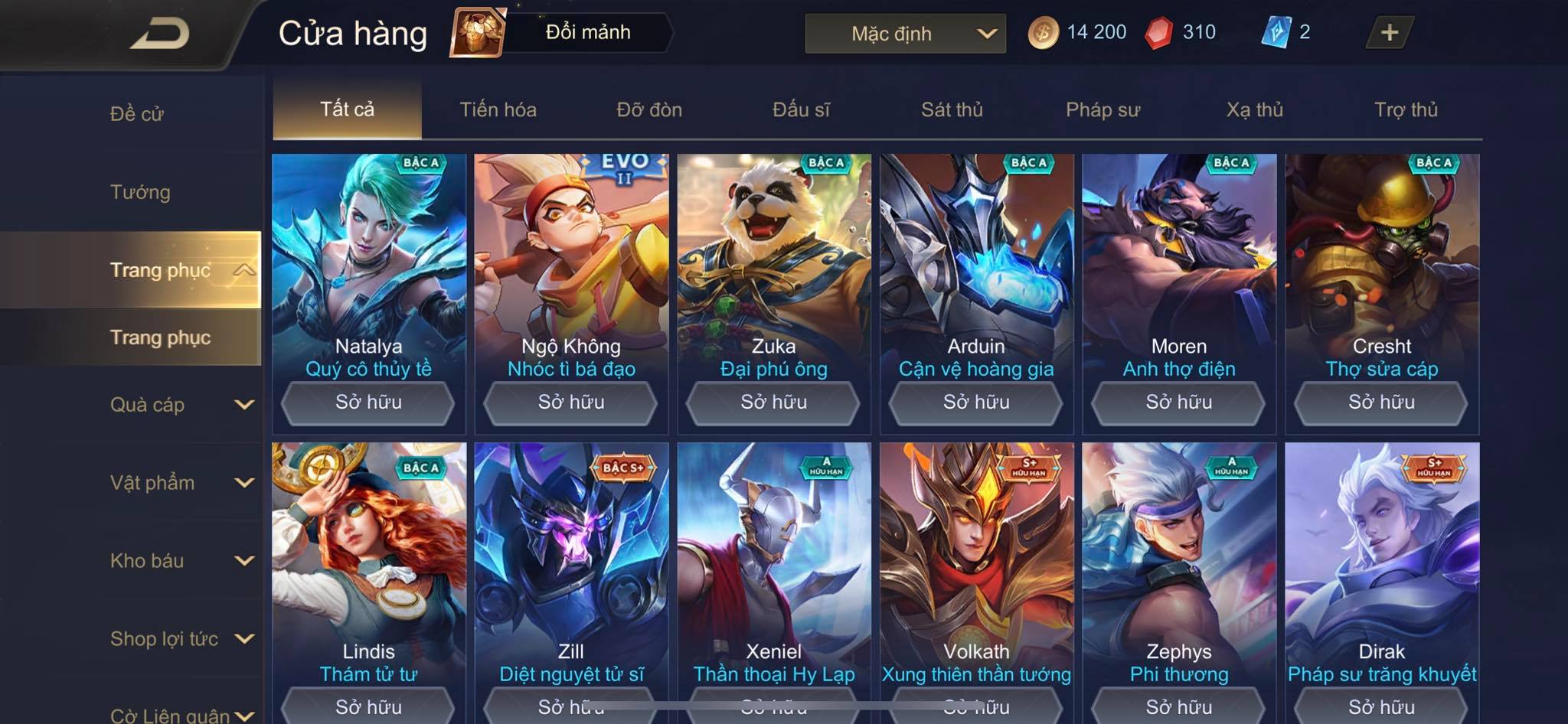Open the Đề cử shop section
Viewport: 1568px width, 724px height.
tap(137, 114)
